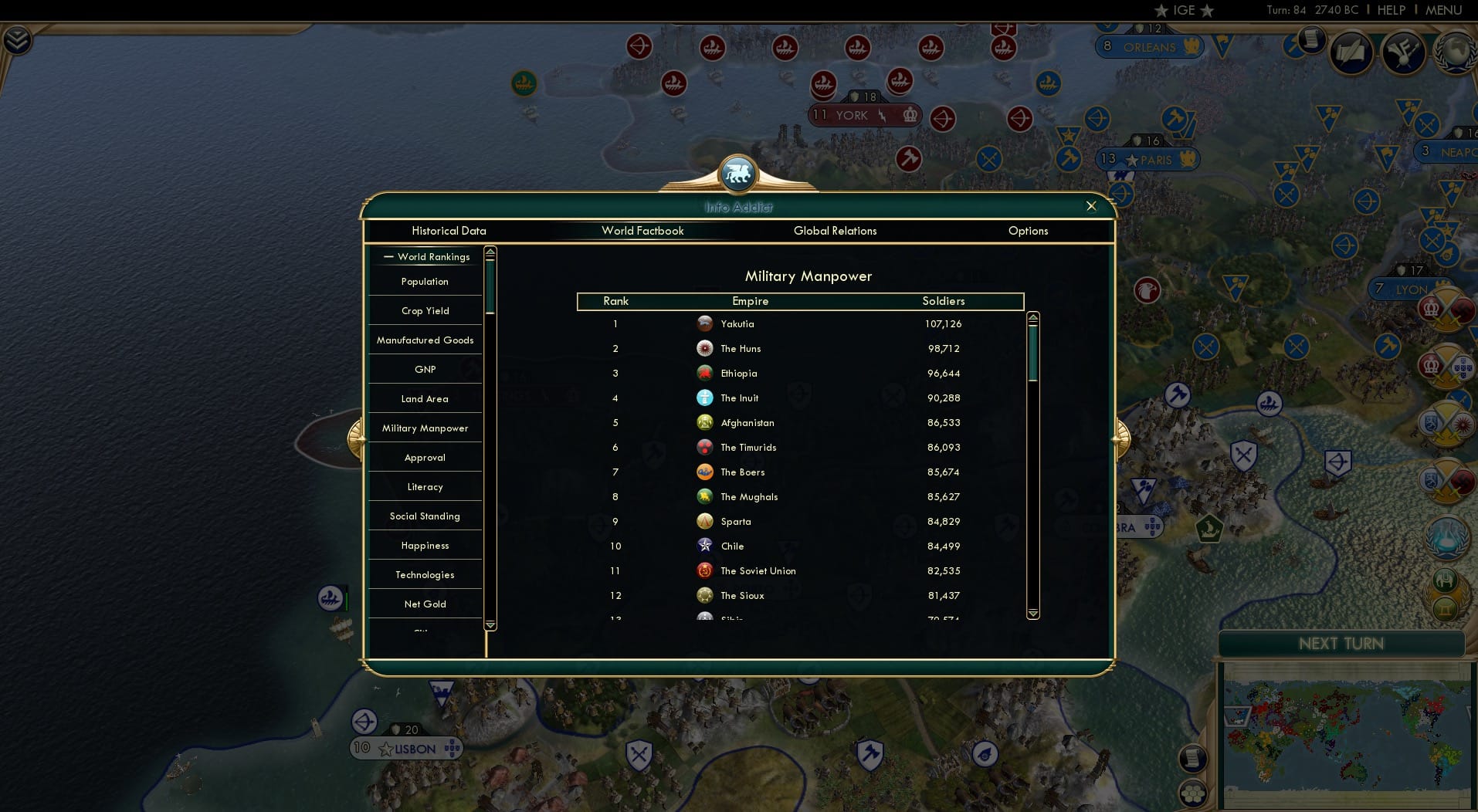Open the social policies scroll icon
Viewport: 1478px width, 812px height.
click(1352, 54)
